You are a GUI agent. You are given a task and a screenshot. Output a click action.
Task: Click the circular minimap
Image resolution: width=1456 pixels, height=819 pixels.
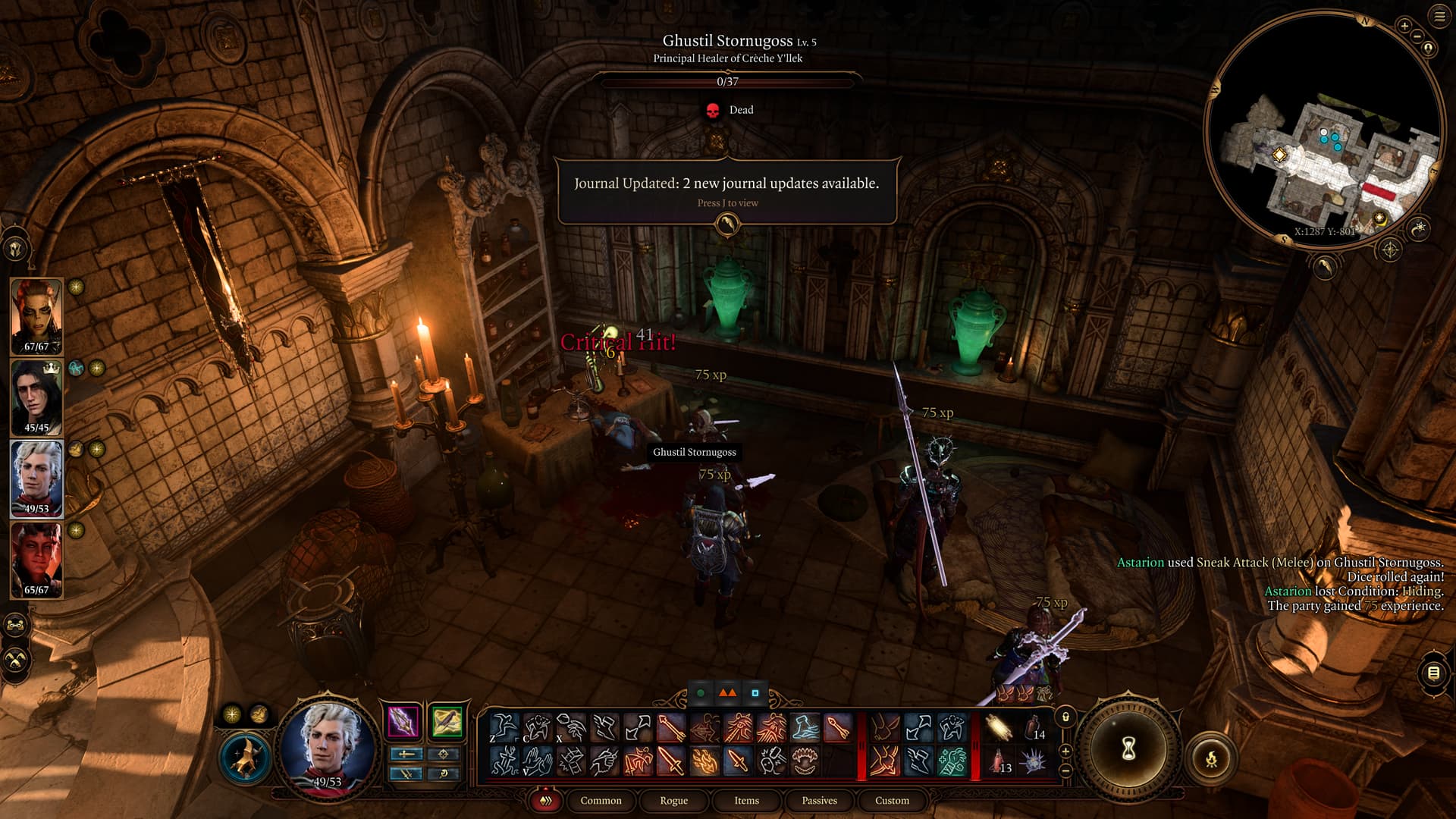pyautogui.click(x=1323, y=129)
